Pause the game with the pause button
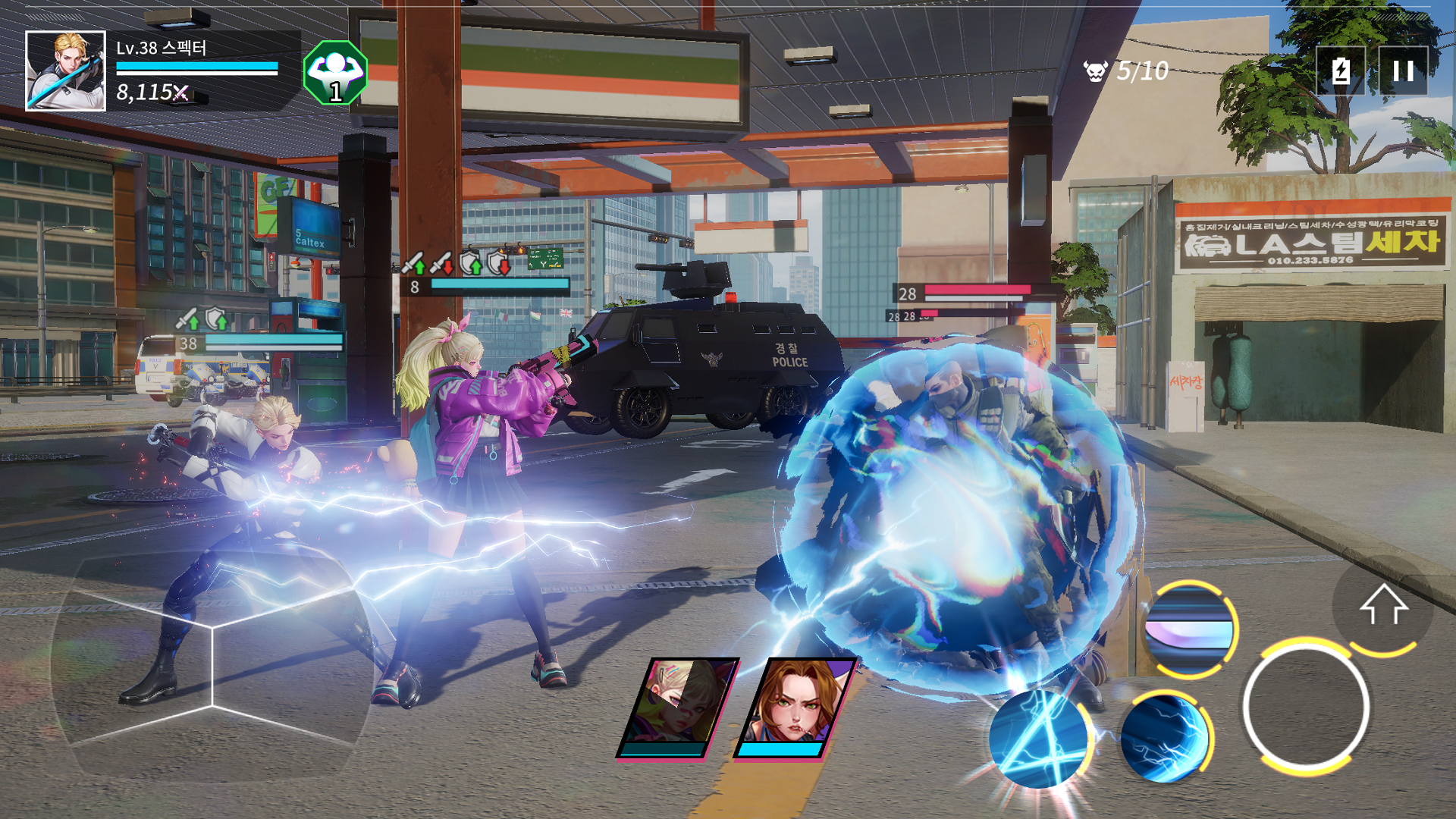1456x819 pixels. [1401, 71]
